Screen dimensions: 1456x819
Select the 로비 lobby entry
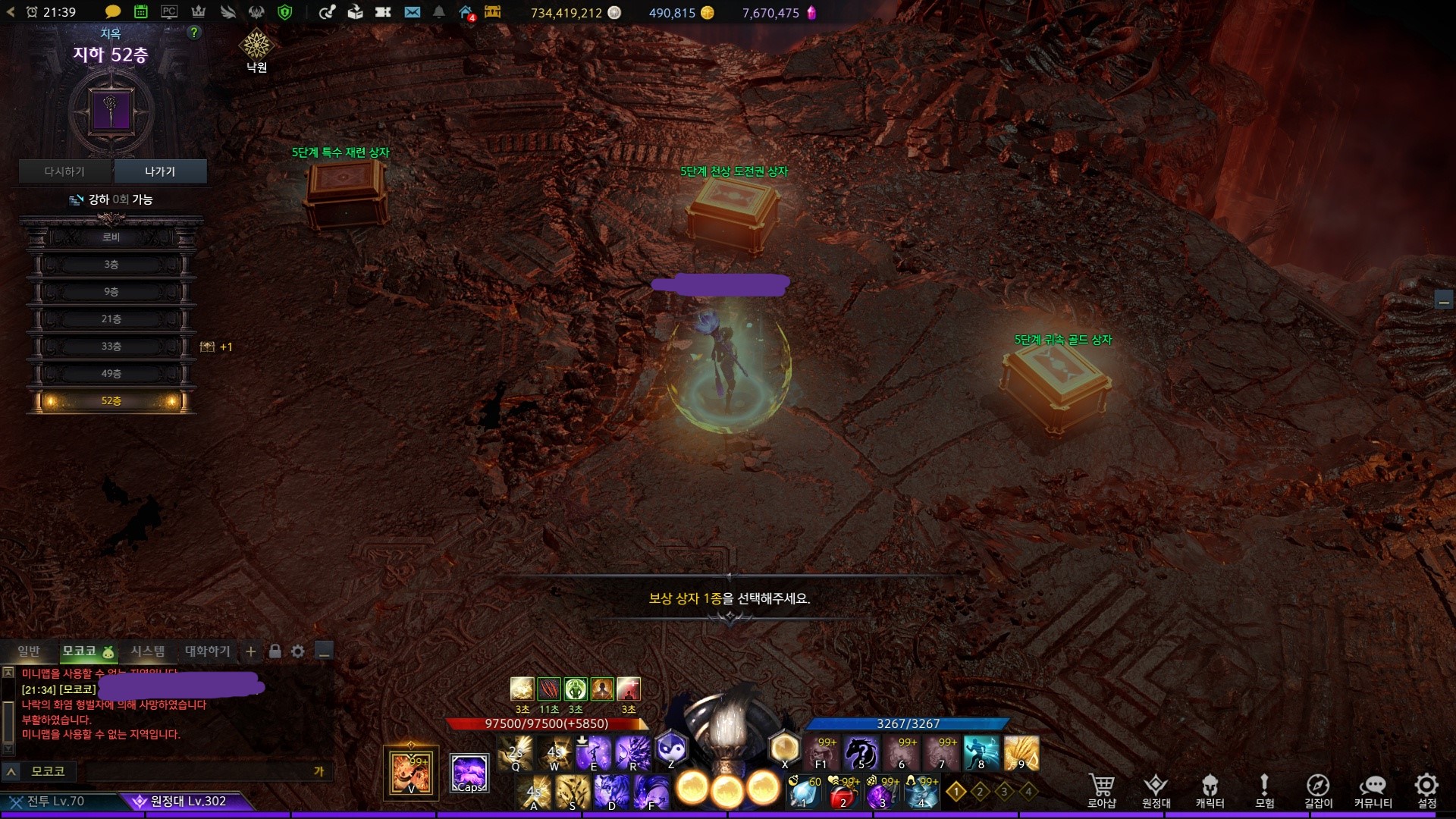(x=111, y=237)
